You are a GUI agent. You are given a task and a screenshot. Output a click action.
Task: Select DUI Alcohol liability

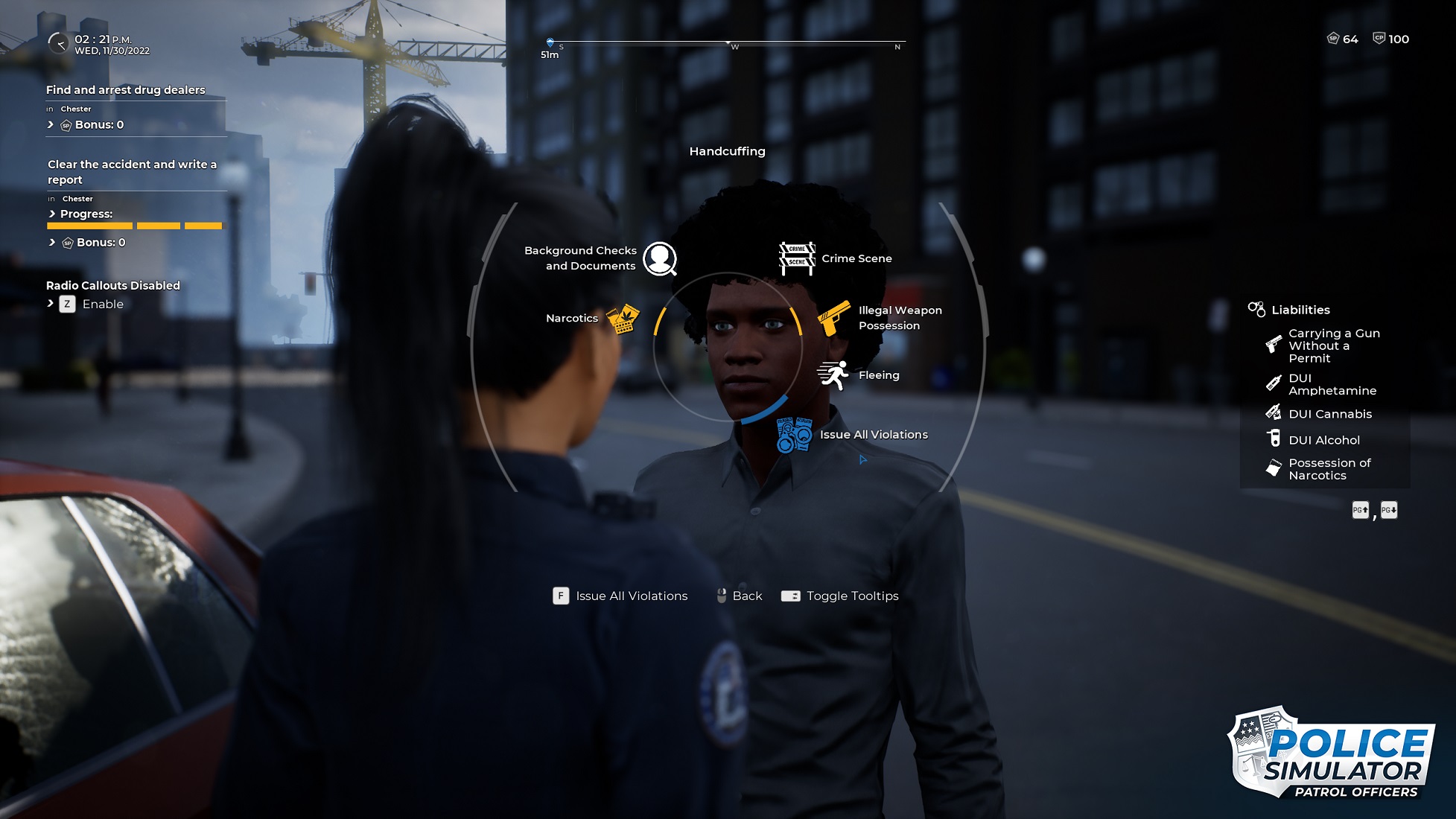[x=1323, y=440]
